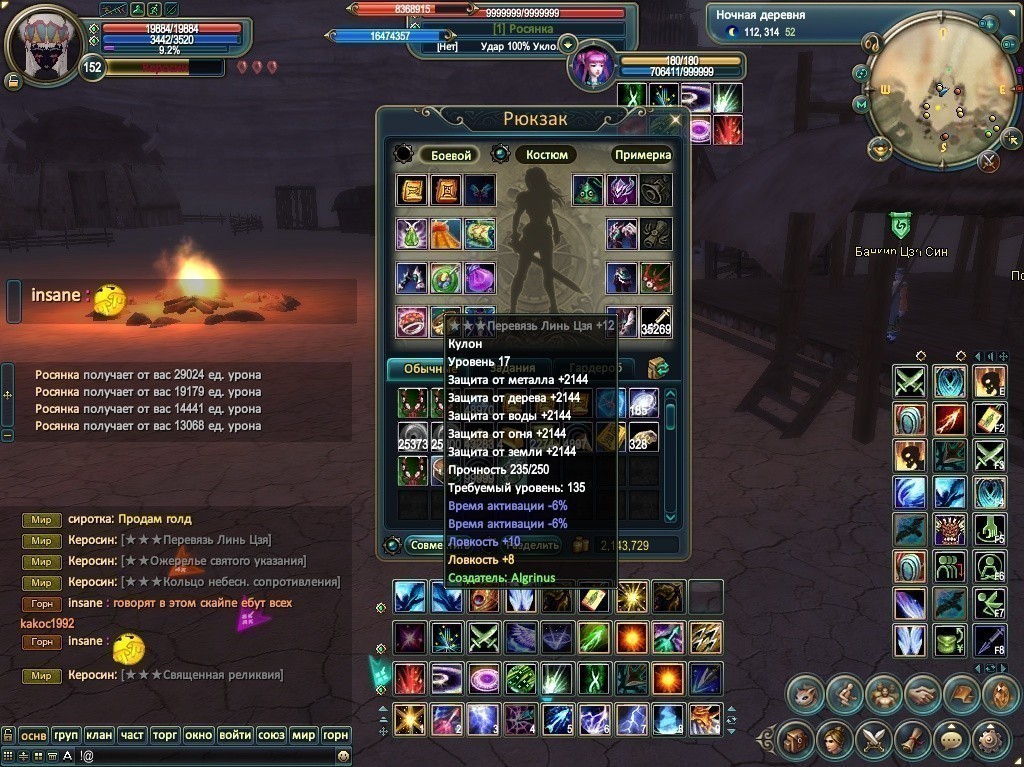Select the торг trade chat tab
The image size is (1024, 767).
point(165,736)
